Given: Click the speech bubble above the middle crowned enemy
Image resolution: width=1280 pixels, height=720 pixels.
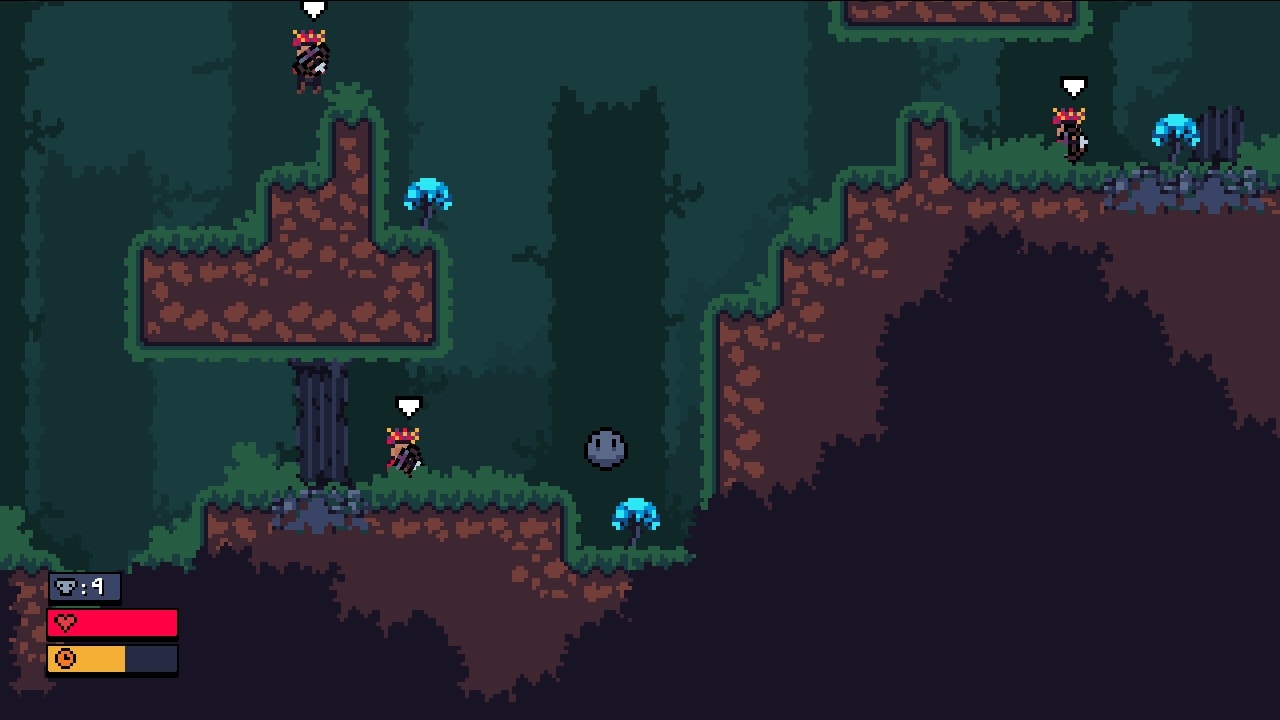Looking at the screenshot, I should tap(407, 406).
